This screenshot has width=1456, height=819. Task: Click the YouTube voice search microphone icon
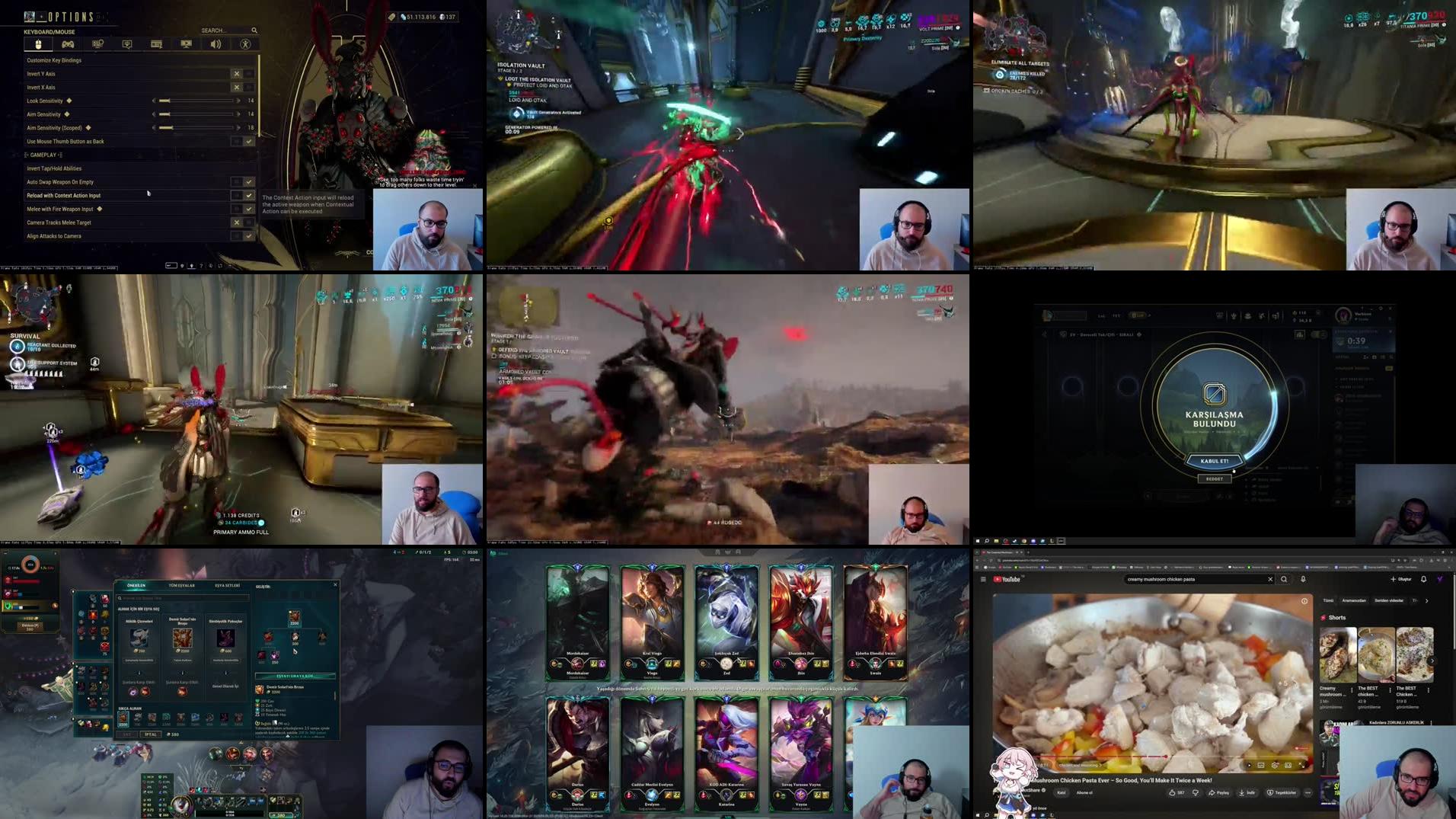(x=1303, y=580)
